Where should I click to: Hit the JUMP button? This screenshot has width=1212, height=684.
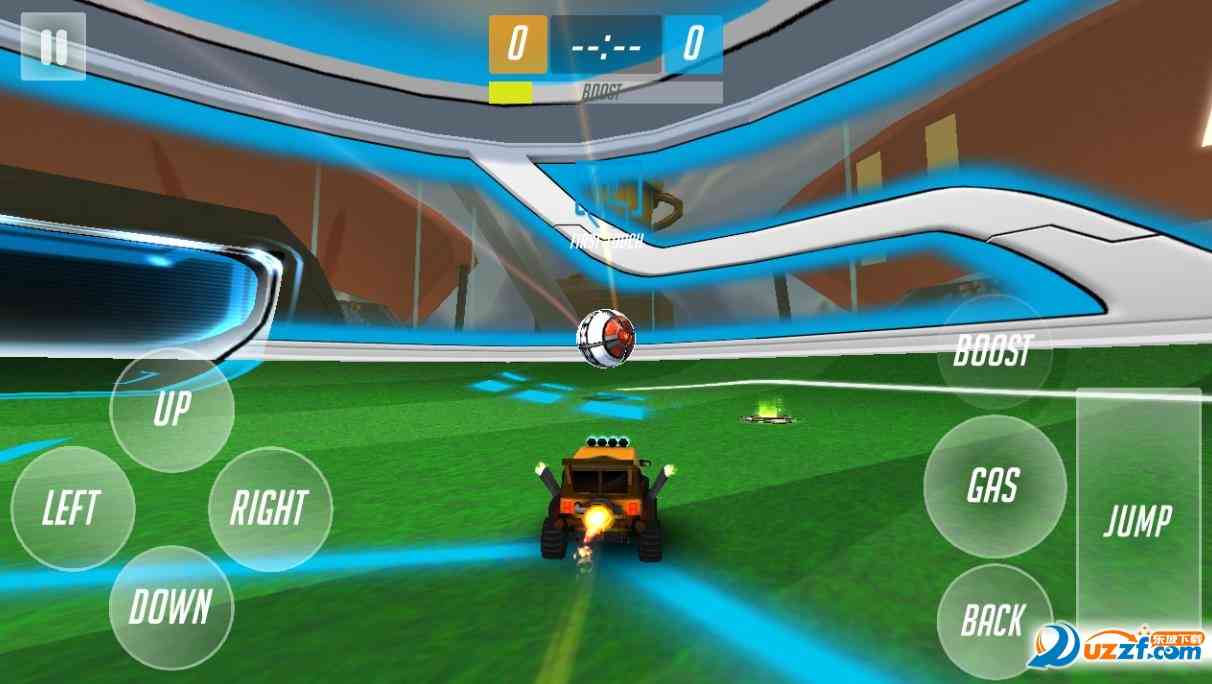(1138, 520)
